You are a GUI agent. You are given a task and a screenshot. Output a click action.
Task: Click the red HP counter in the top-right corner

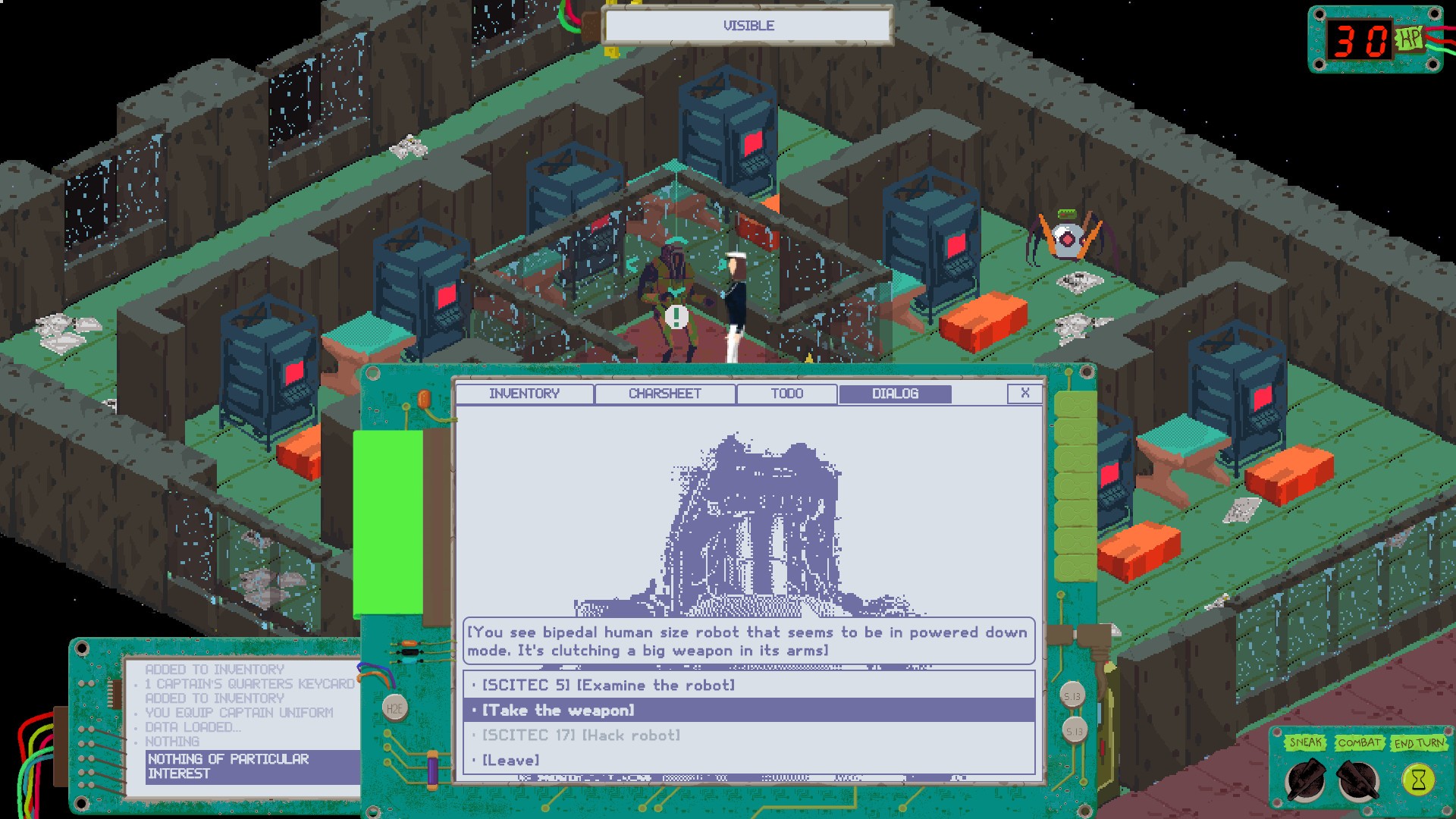point(1362,36)
